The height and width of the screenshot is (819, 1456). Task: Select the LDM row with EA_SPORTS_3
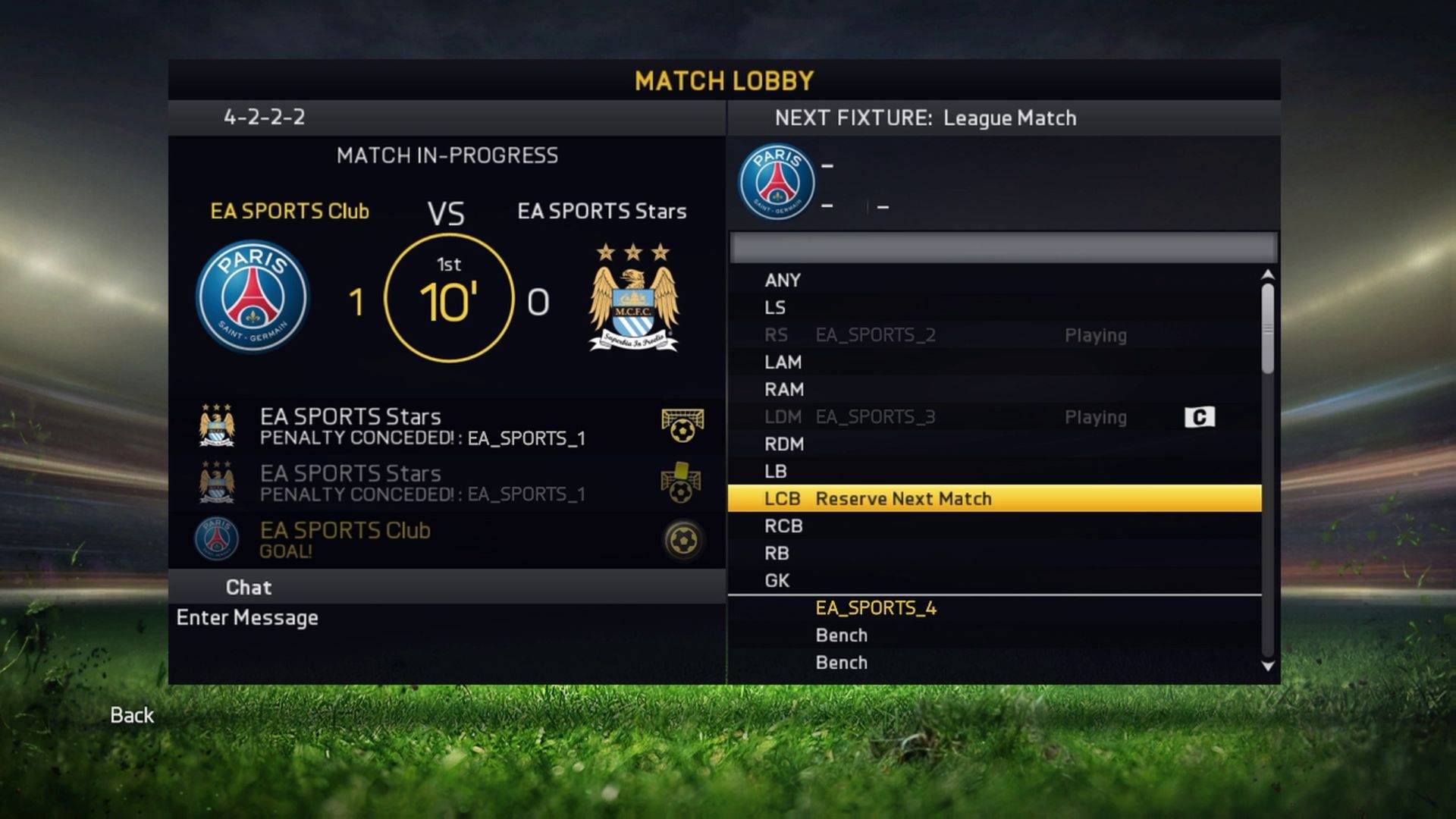tap(993, 417)
